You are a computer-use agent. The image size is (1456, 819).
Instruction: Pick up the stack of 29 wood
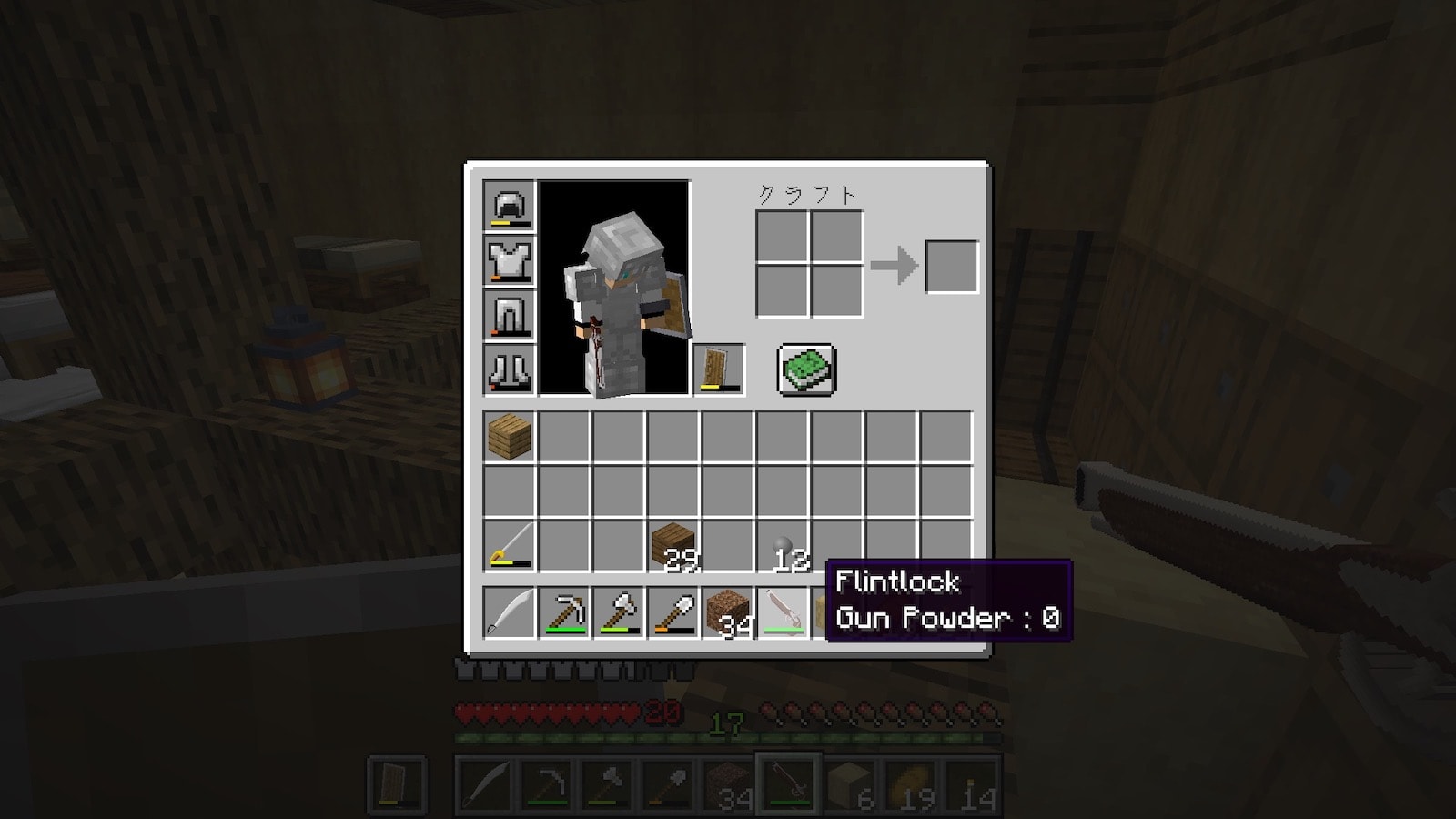click(x=673, y=546)
